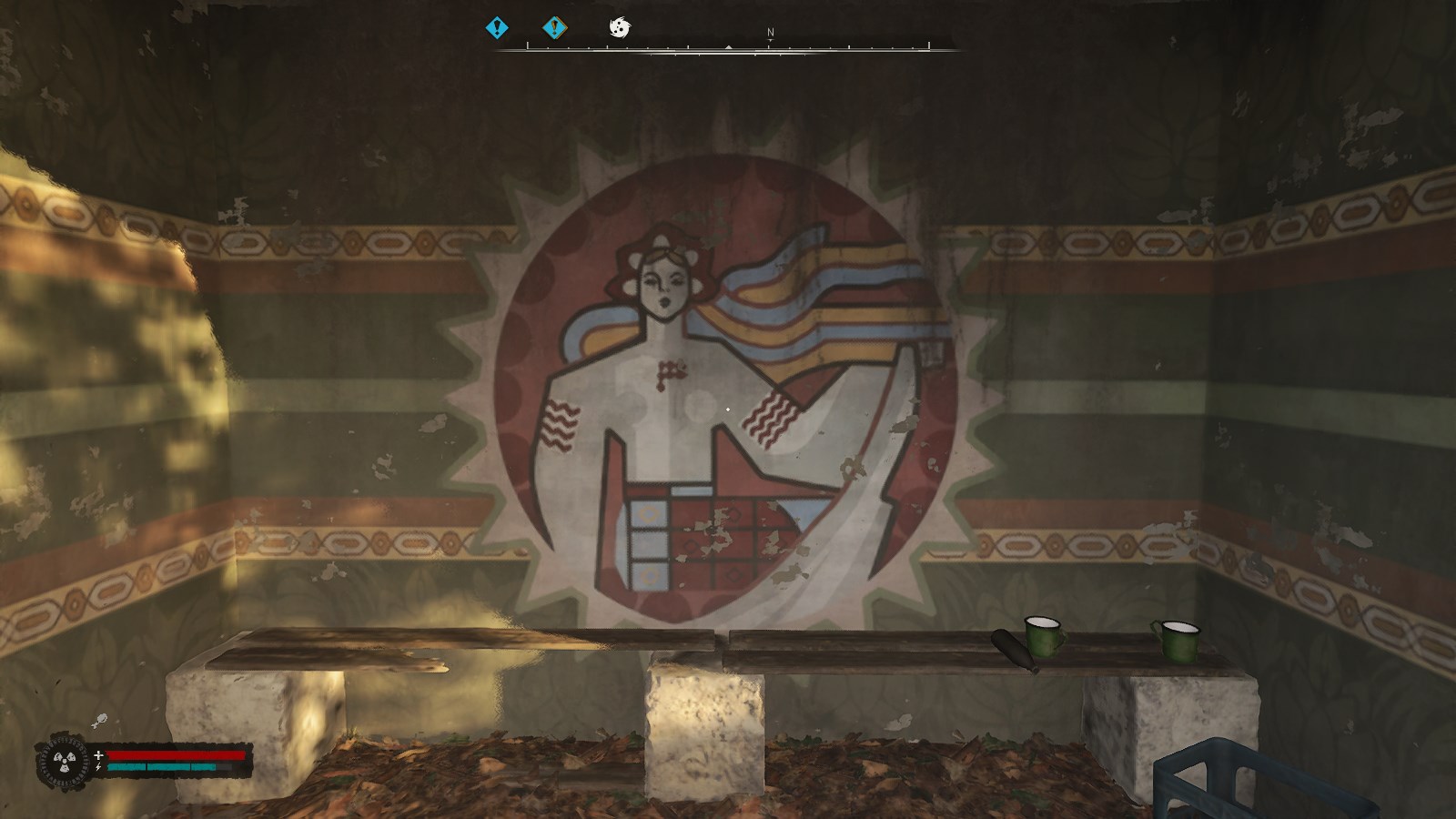This screenshot has width=1456, height=819.
Task: Click the hunger drumstick status icon
Action: [99, 721]
